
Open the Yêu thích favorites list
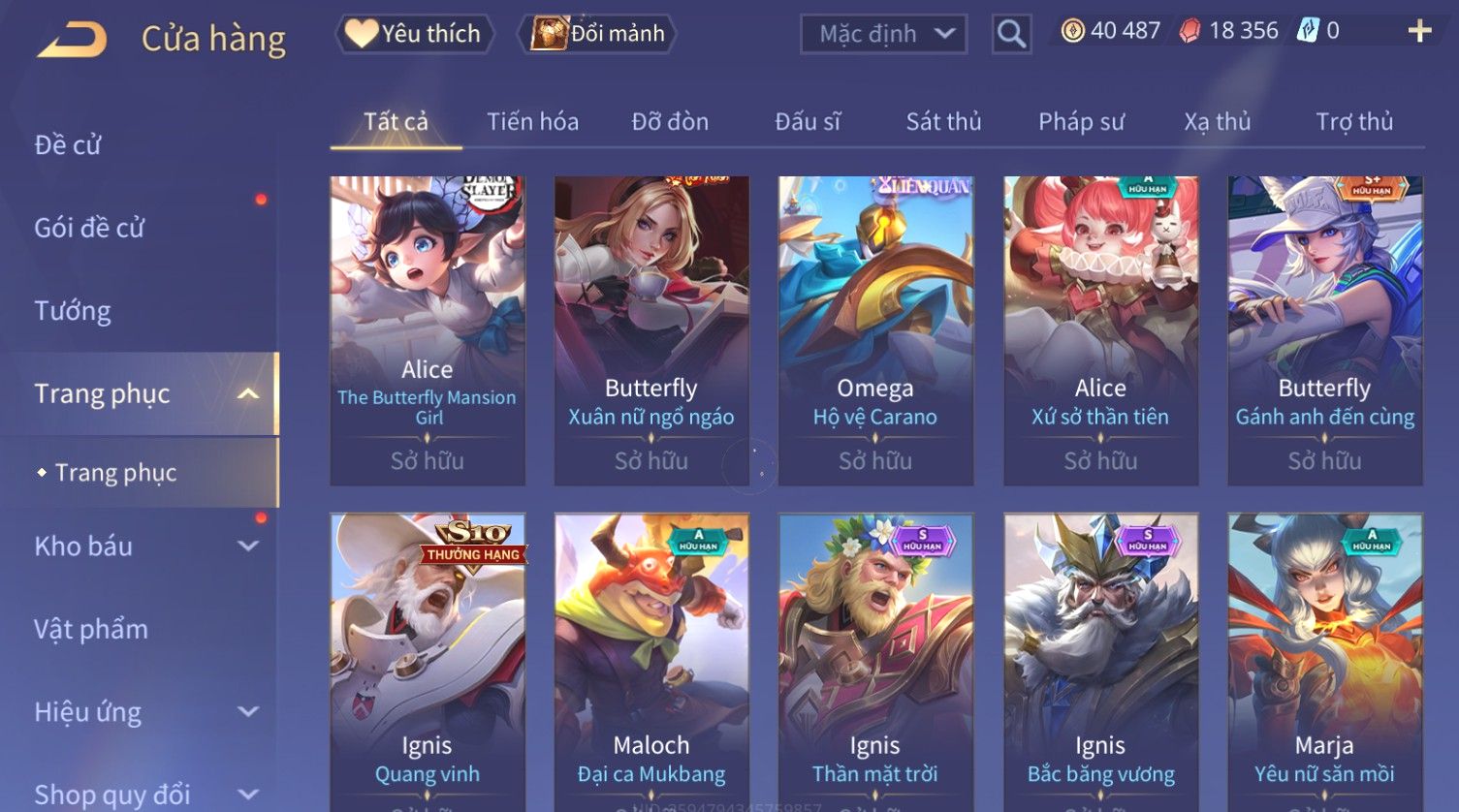tap(415, 34)
